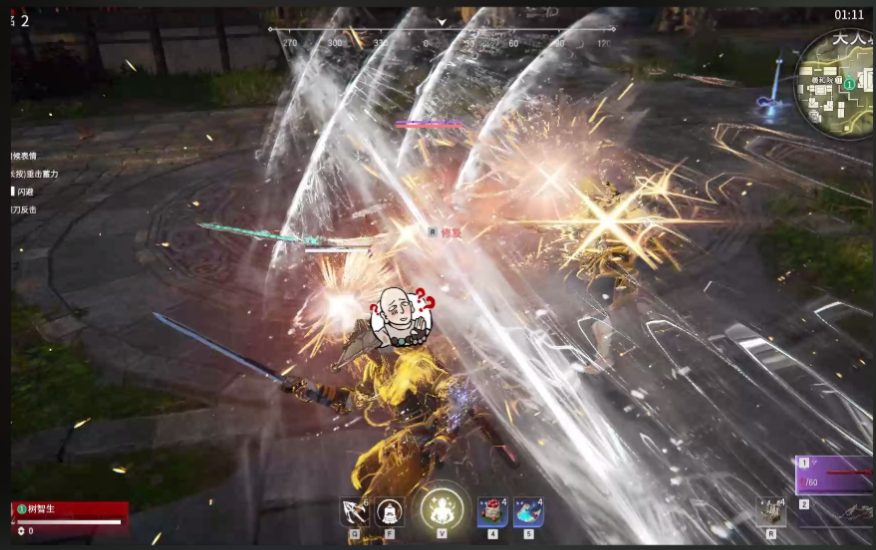The width and height of the screenshot is (876, 550).
Task: Trigger the glowing golden ultimate ability
Action: click(x=440, y=509)
